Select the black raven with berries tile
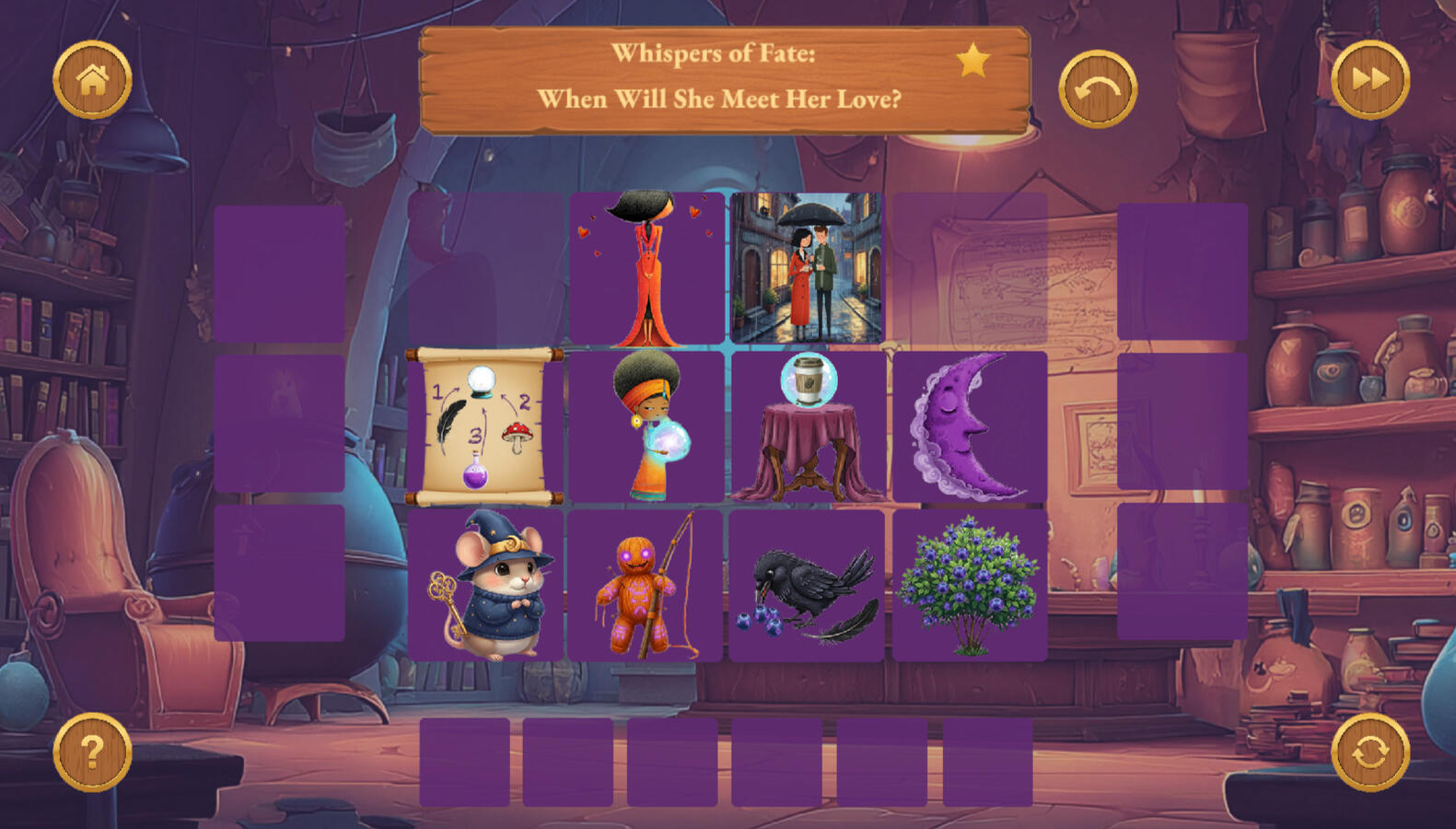This screenshot has width=1456, height=829. tap(807, 585)
